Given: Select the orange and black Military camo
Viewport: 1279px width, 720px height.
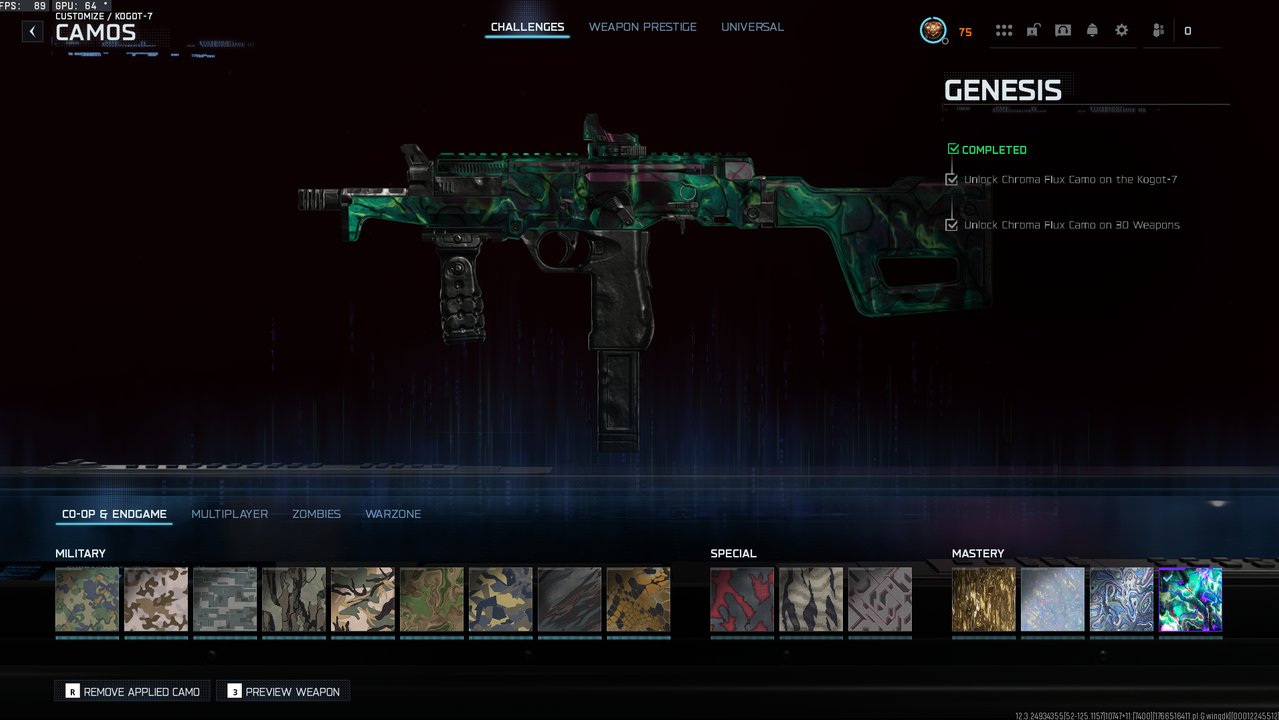Looking at the screenshot, I should click(638, 600).
